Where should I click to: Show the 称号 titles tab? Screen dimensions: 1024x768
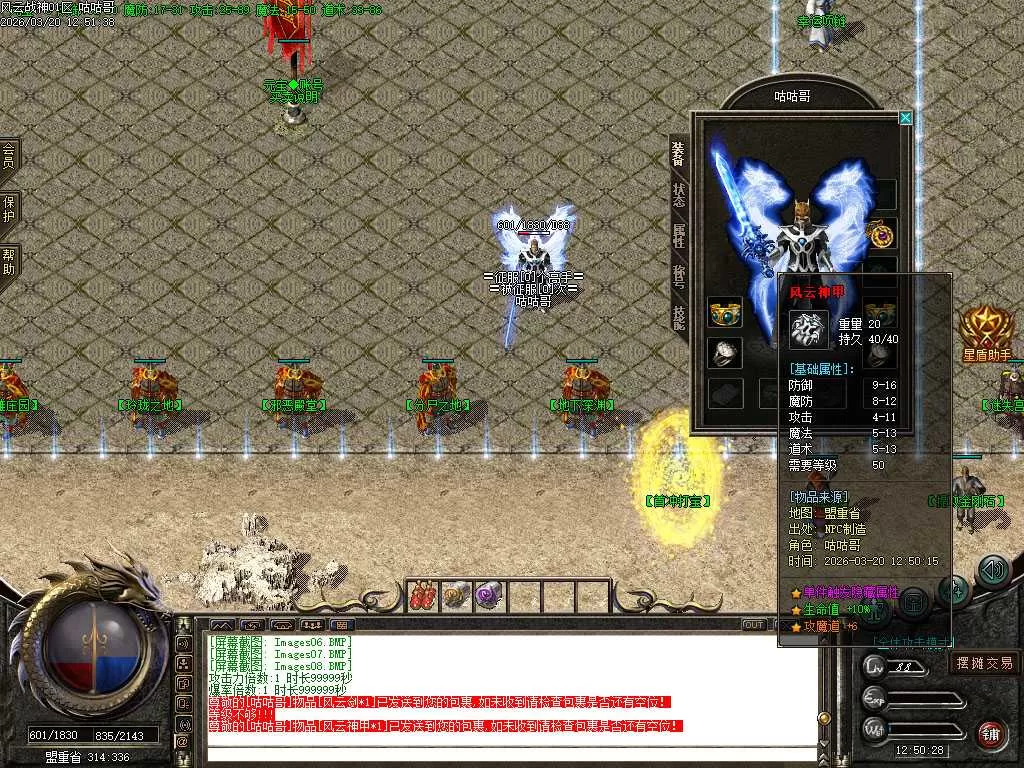coord(679,277)
